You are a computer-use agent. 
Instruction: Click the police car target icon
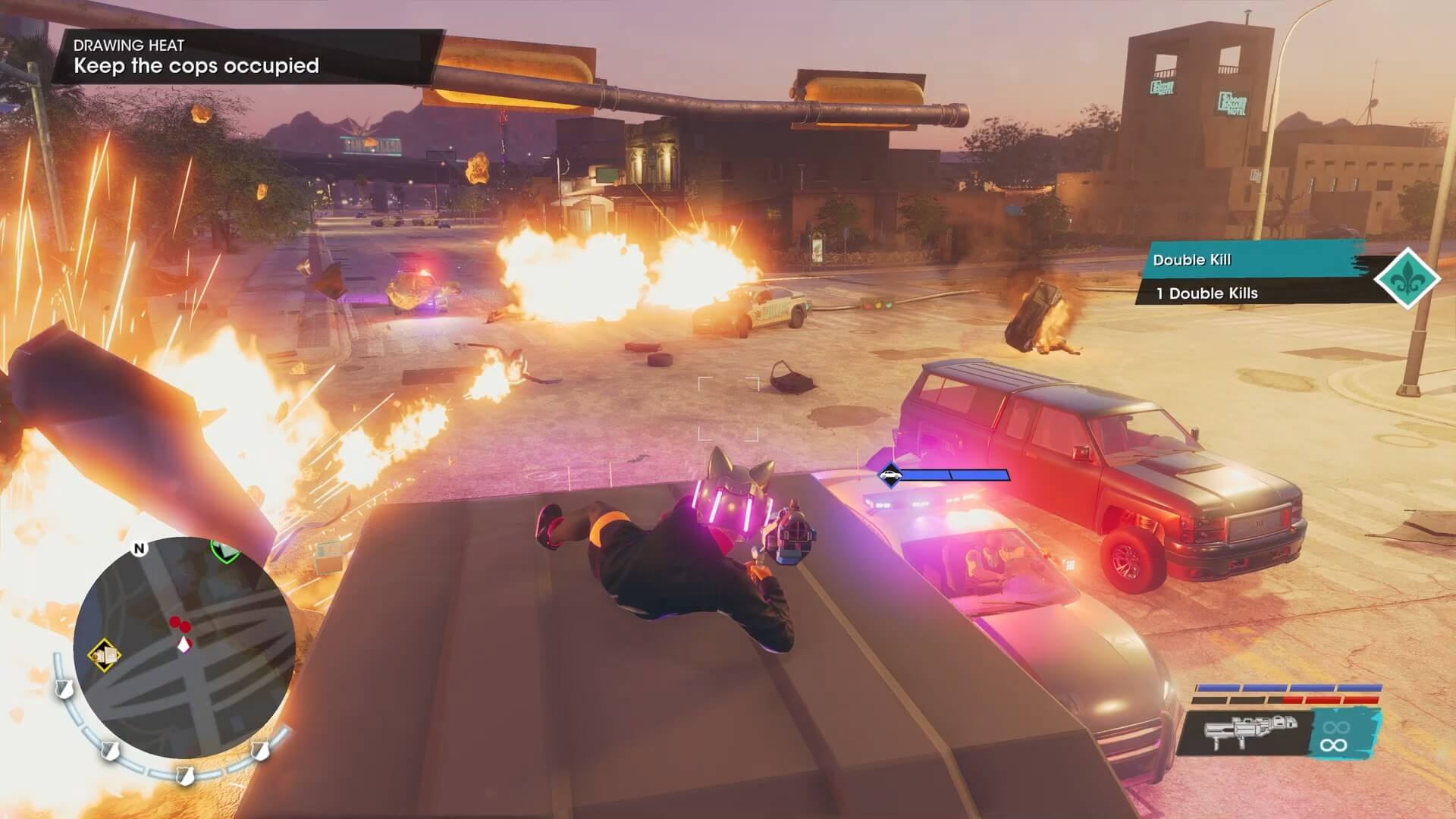[x=890, y=475]
